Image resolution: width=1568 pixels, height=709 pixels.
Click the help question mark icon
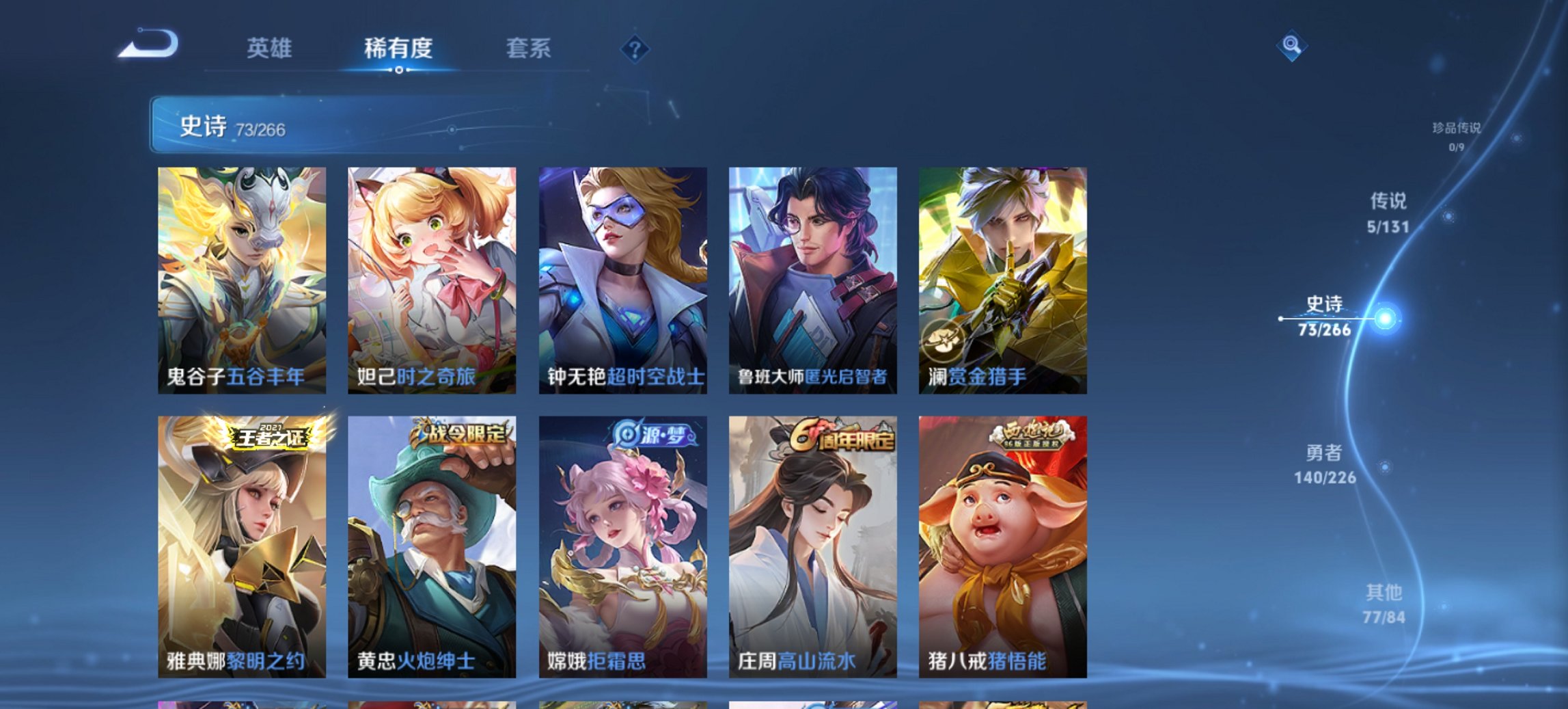click(x=635, y=48)
